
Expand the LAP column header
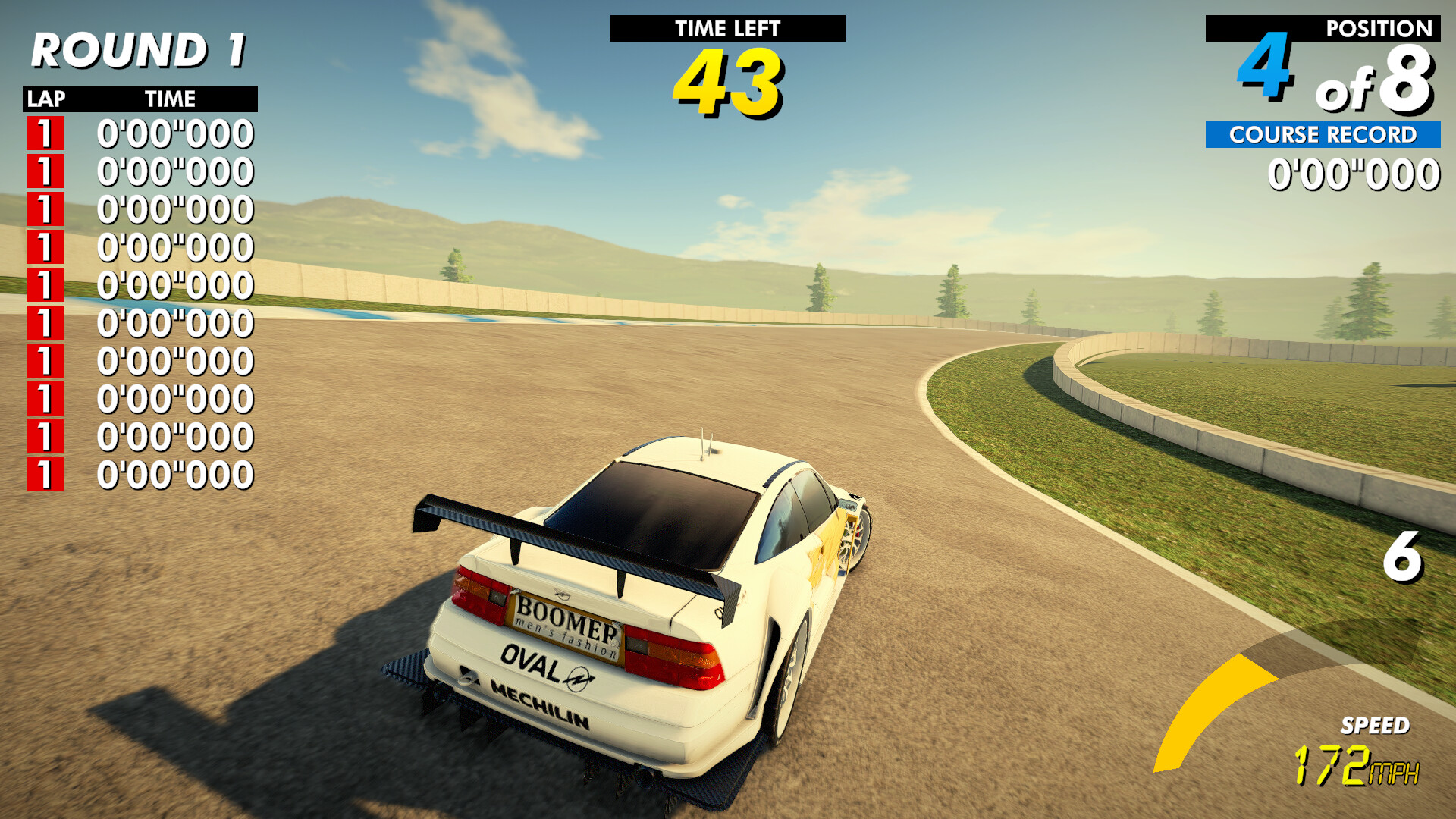tap(45, 98)
